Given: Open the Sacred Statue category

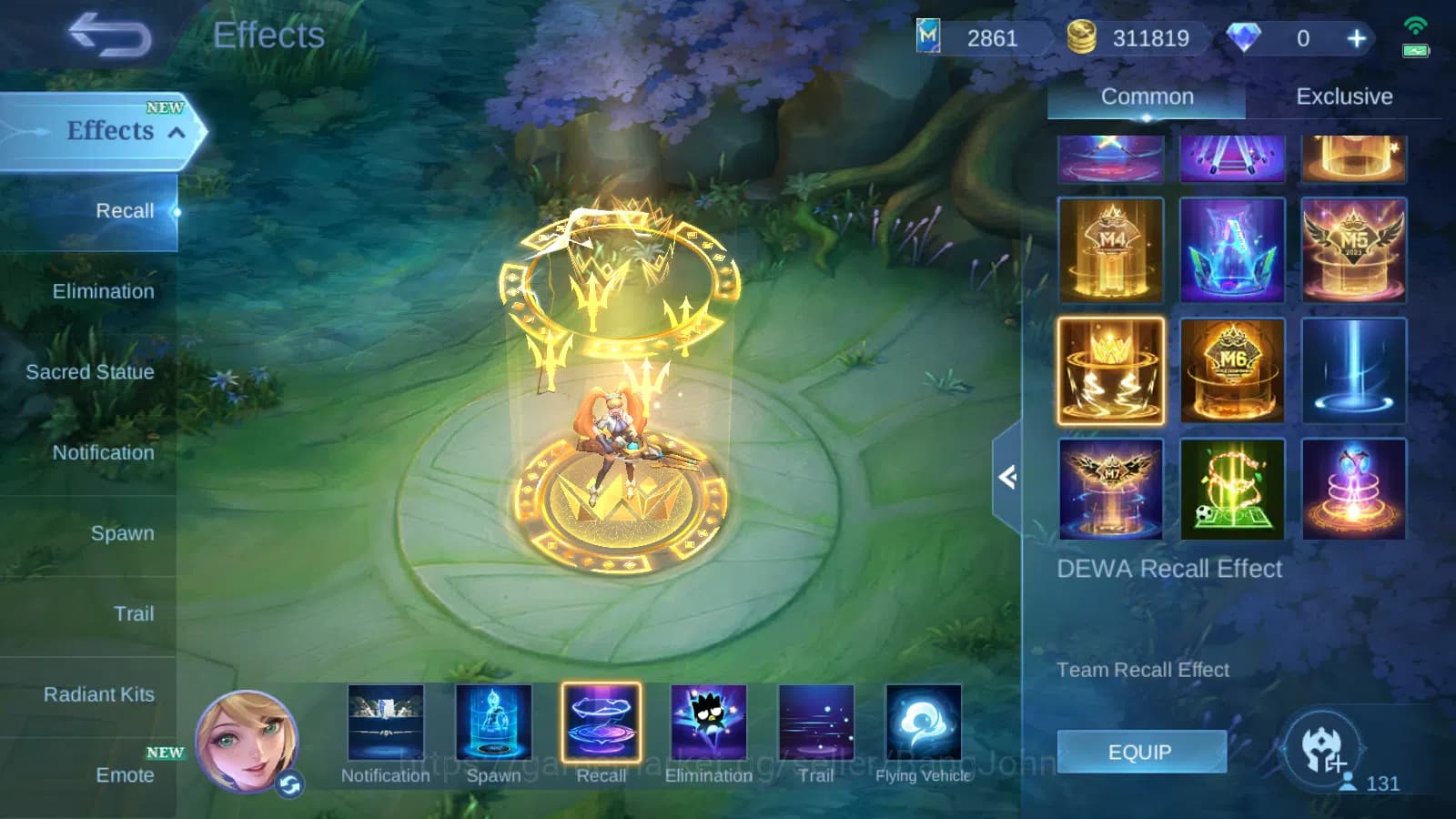Looking at the screenshot, I should (89, 372).
